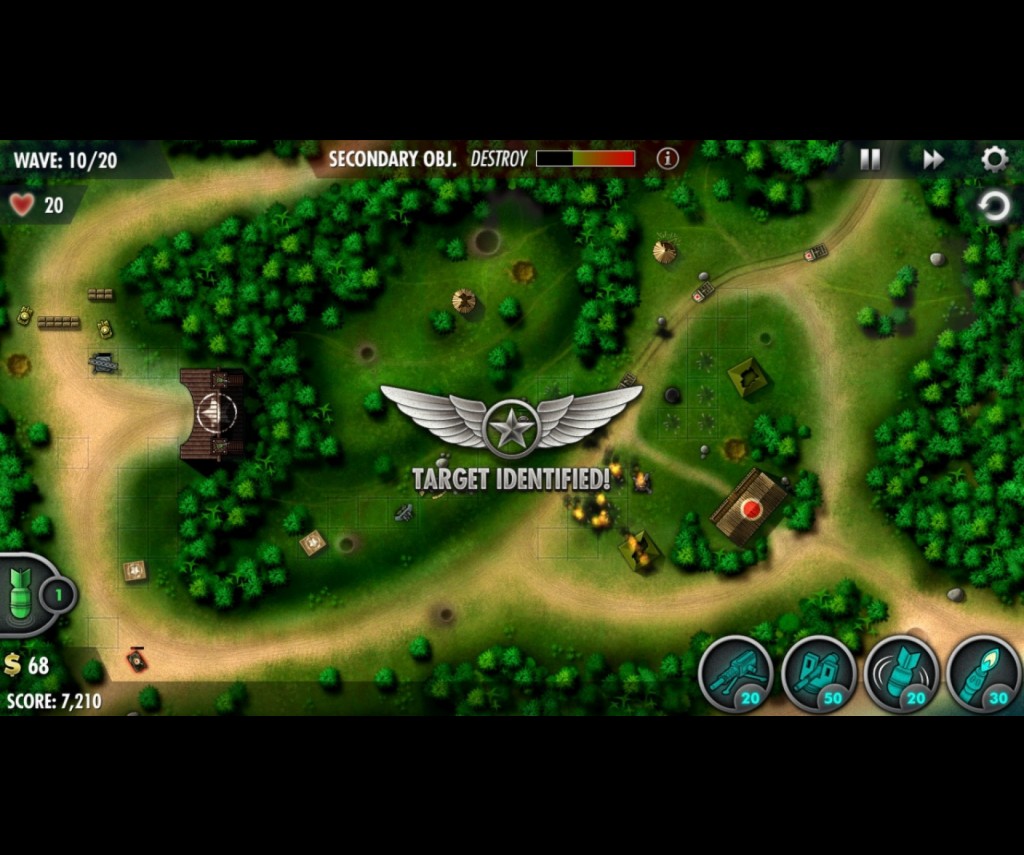Select the vibrating bomb item costing 20

[900, 674]
